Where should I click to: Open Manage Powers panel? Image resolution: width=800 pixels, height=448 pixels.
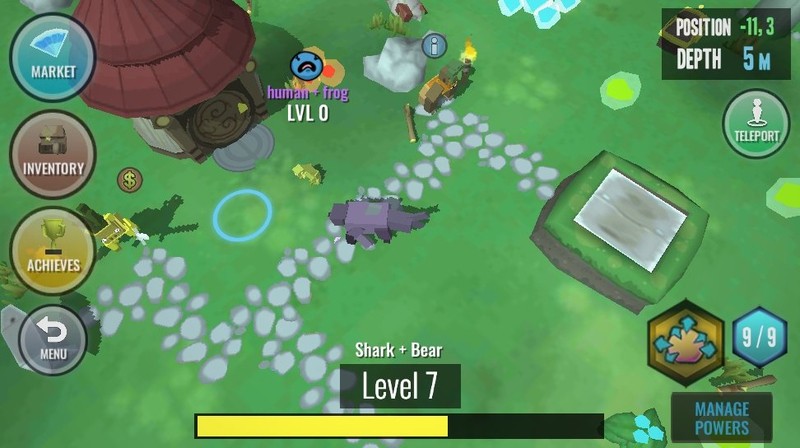721,418
